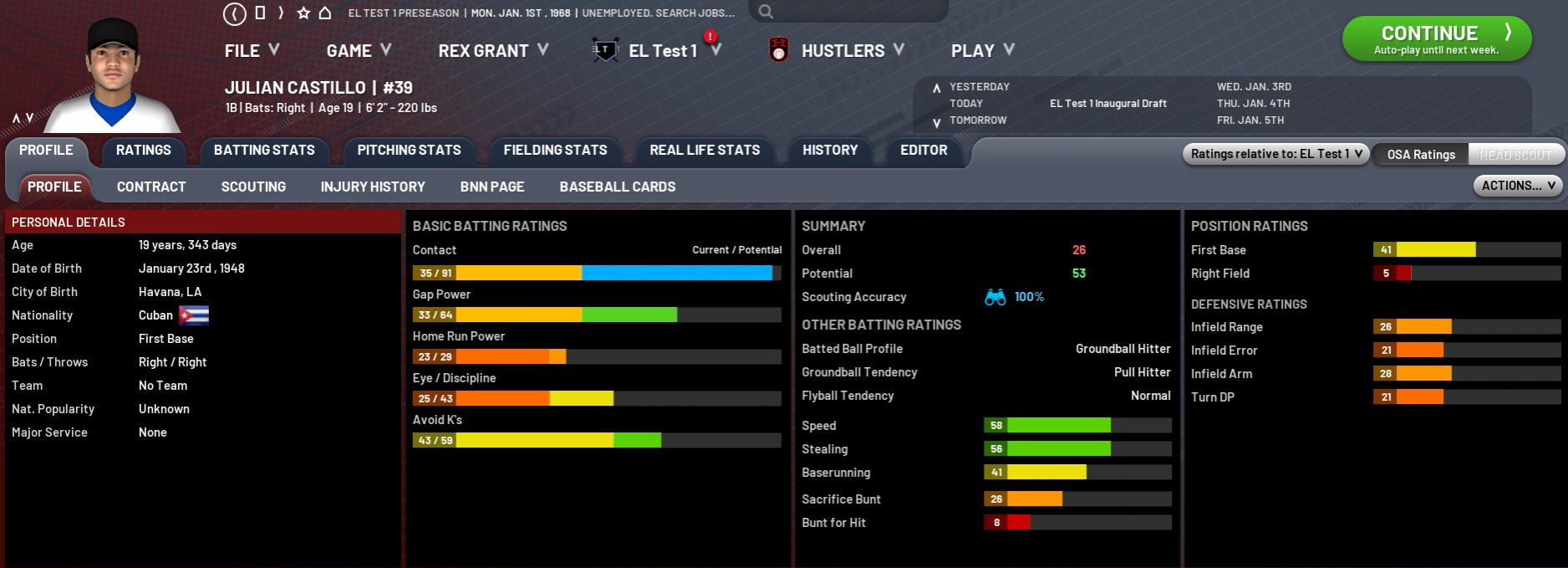Expand the Actions dropdown
Image resolution: width=1568 pixels, height=568 pixels.
click(1518, 186)
